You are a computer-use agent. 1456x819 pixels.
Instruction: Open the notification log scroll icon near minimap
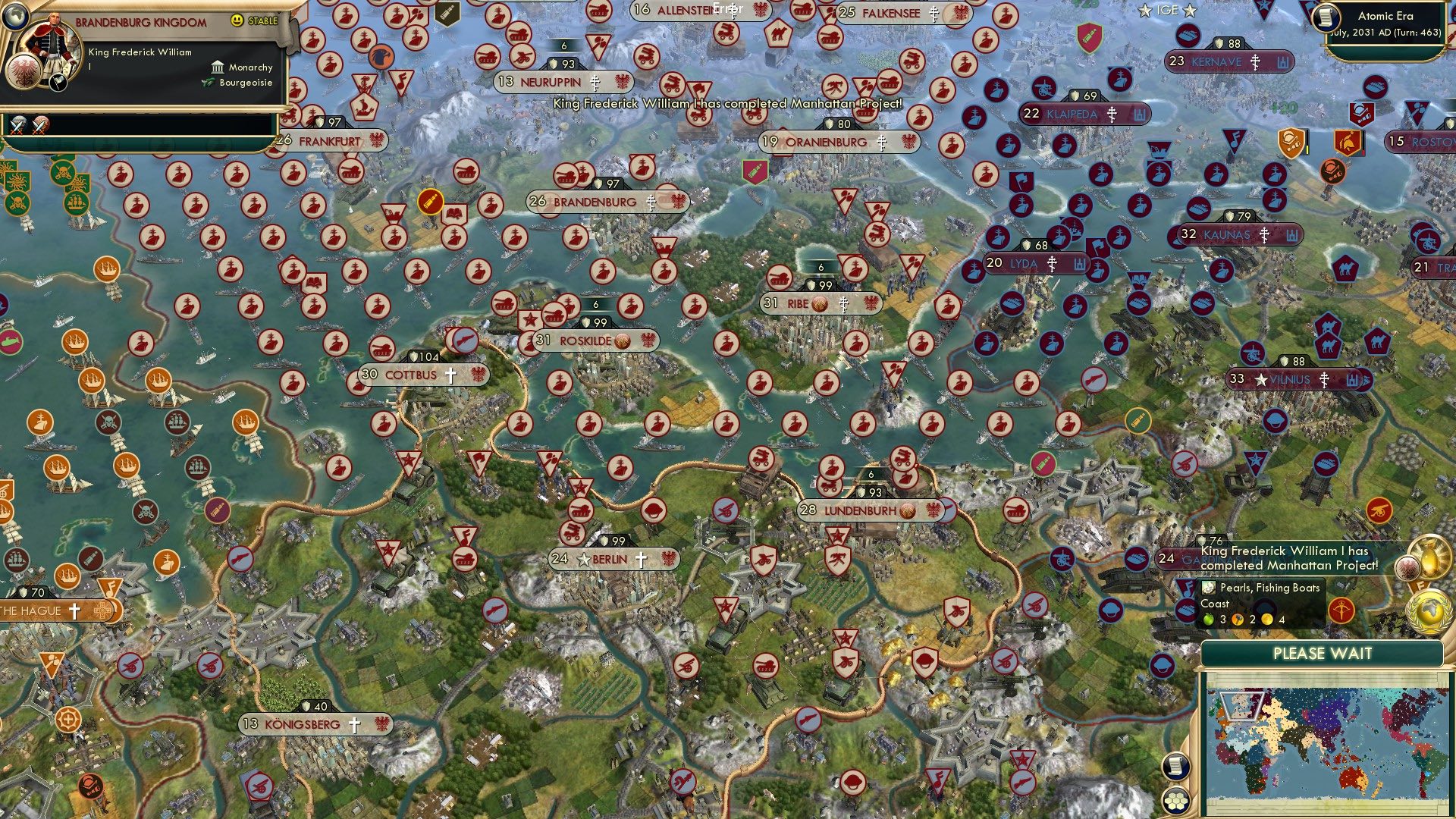pyautogui.click(x=1175, y=766)
